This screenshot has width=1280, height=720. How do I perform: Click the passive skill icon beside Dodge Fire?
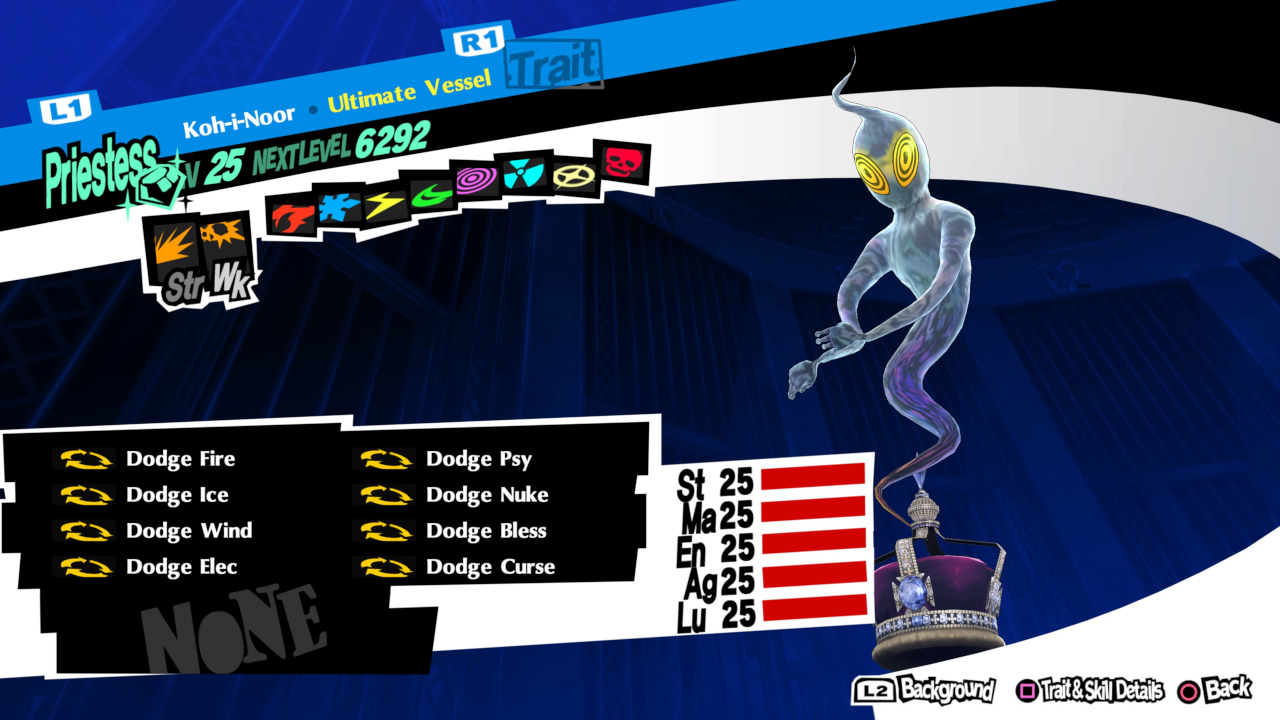[x=88, y=459]
